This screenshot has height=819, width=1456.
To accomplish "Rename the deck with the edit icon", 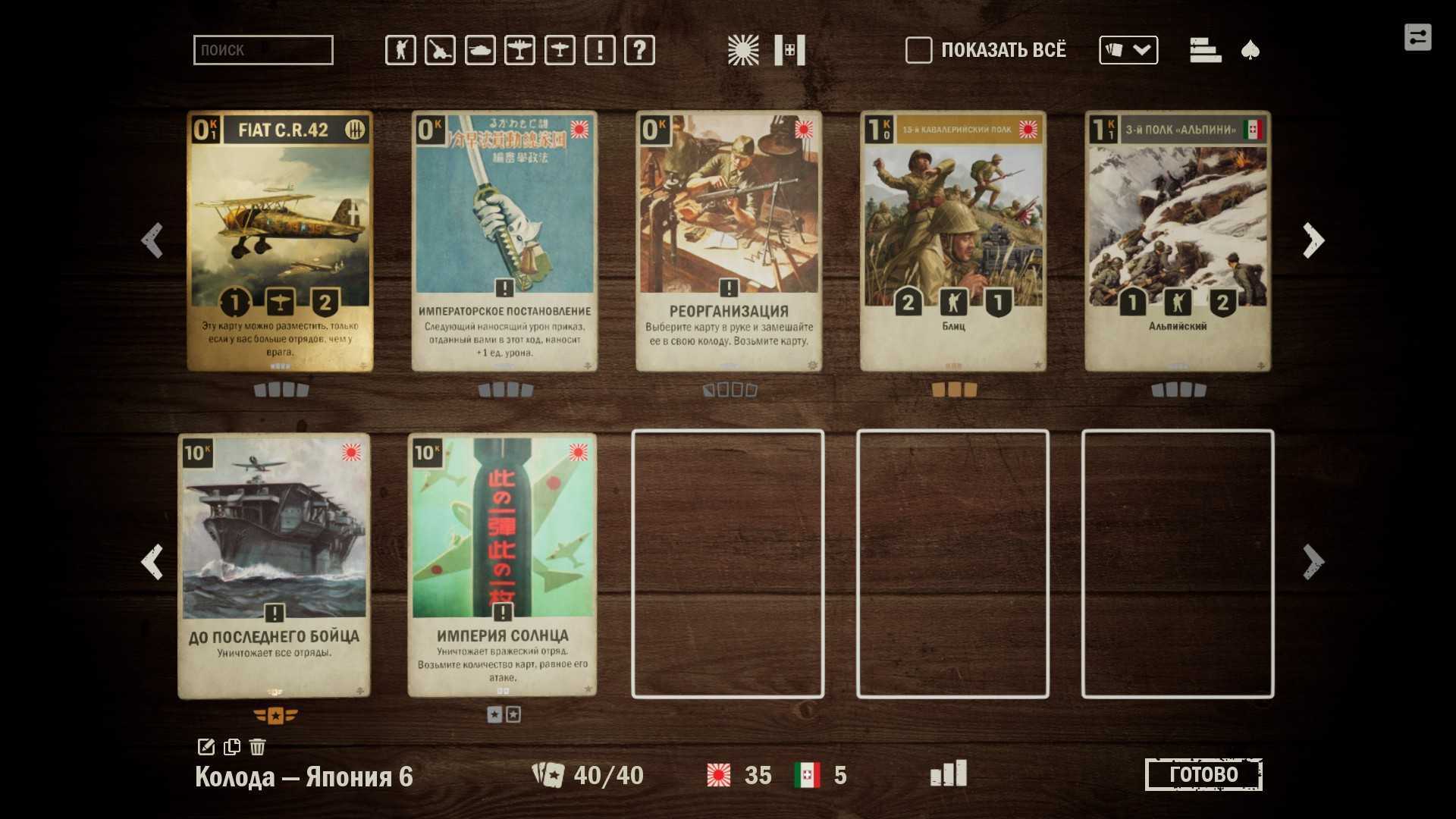I will click(206, 747).
